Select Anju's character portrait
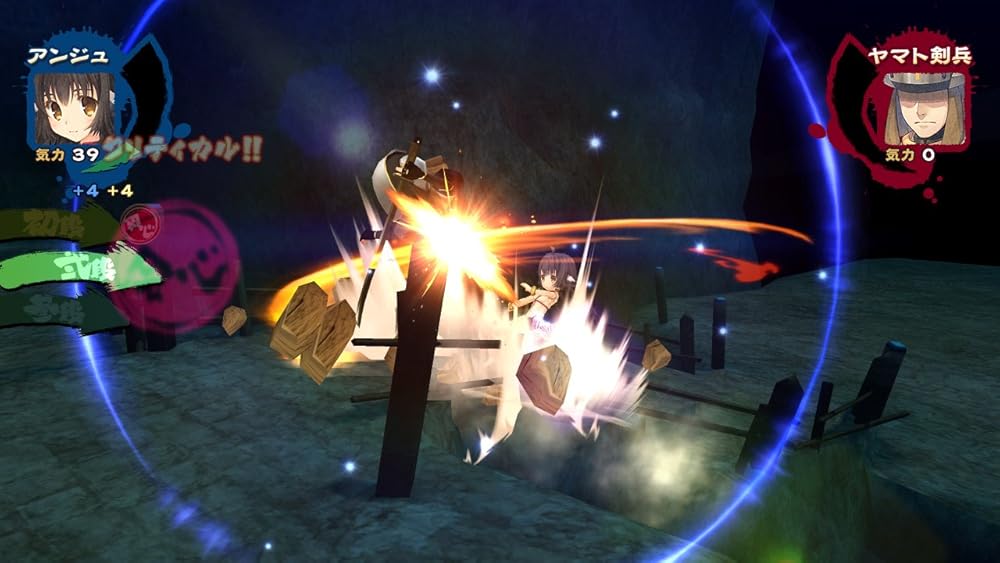 (x=75, y=105)
